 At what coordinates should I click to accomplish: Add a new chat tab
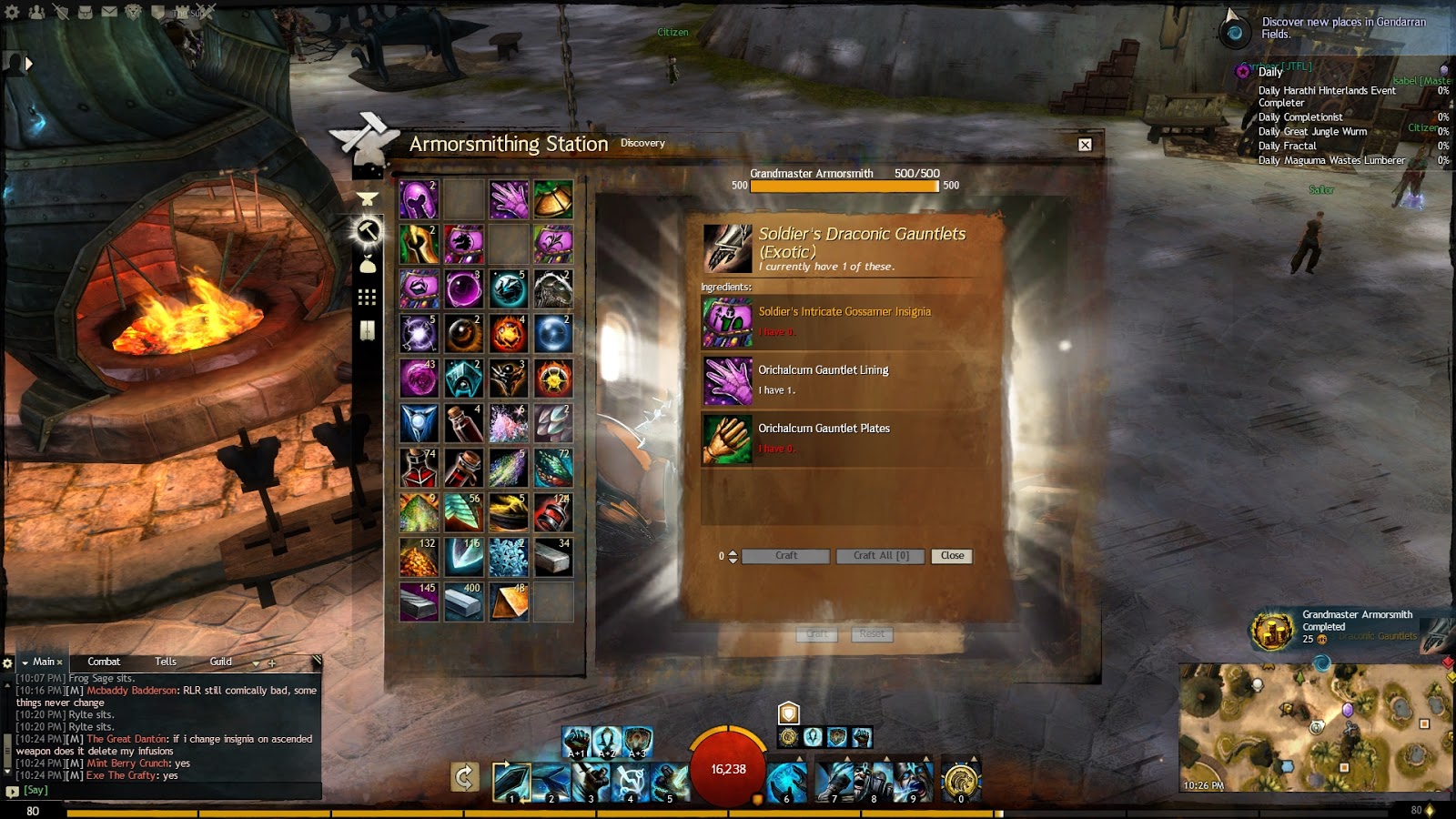271,662
